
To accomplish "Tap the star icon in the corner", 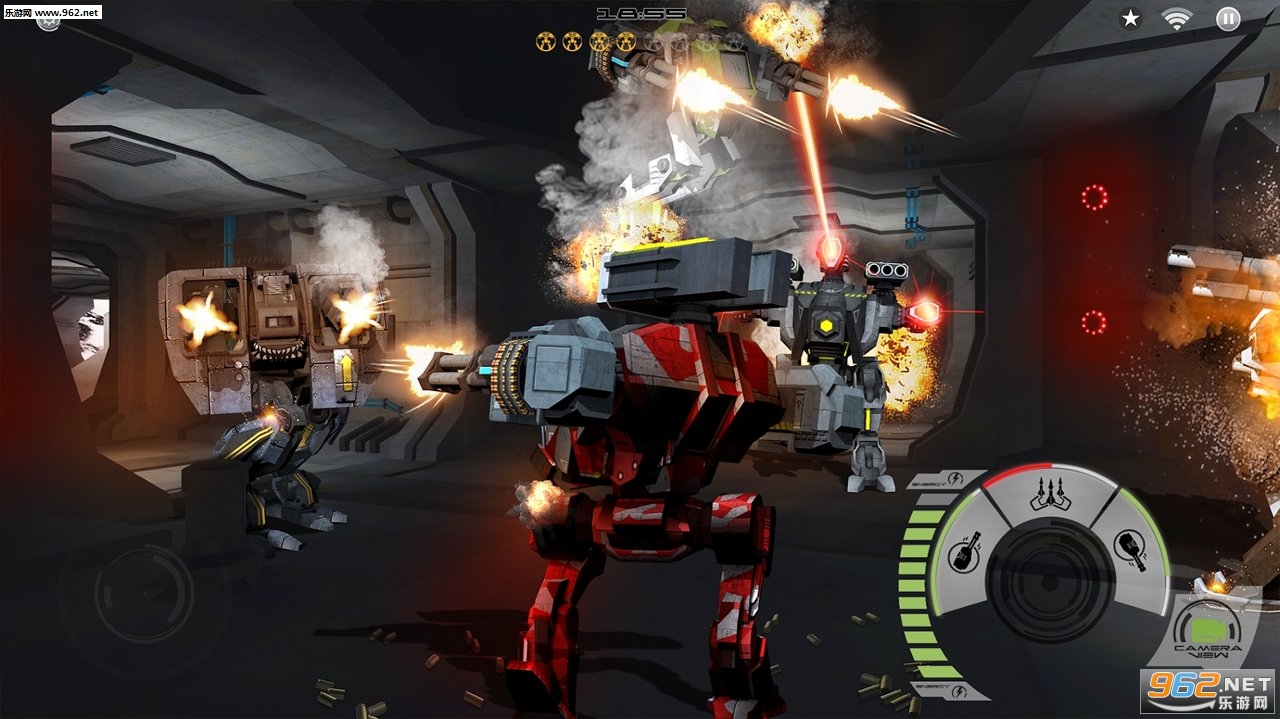I will click(x=1130, y=18).
